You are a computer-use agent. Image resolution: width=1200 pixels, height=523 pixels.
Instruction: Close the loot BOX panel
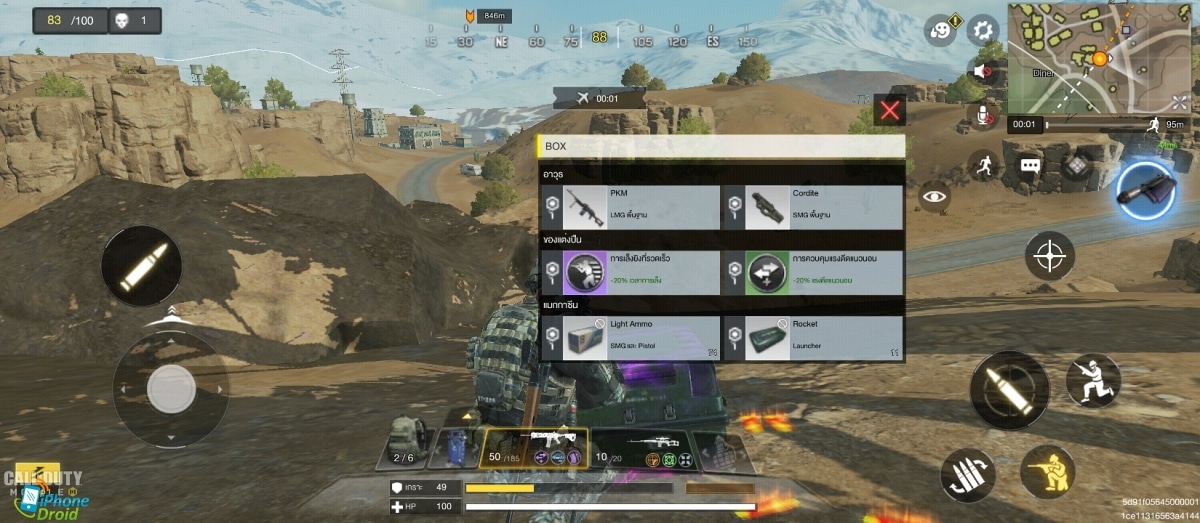[x=889, y=110]
